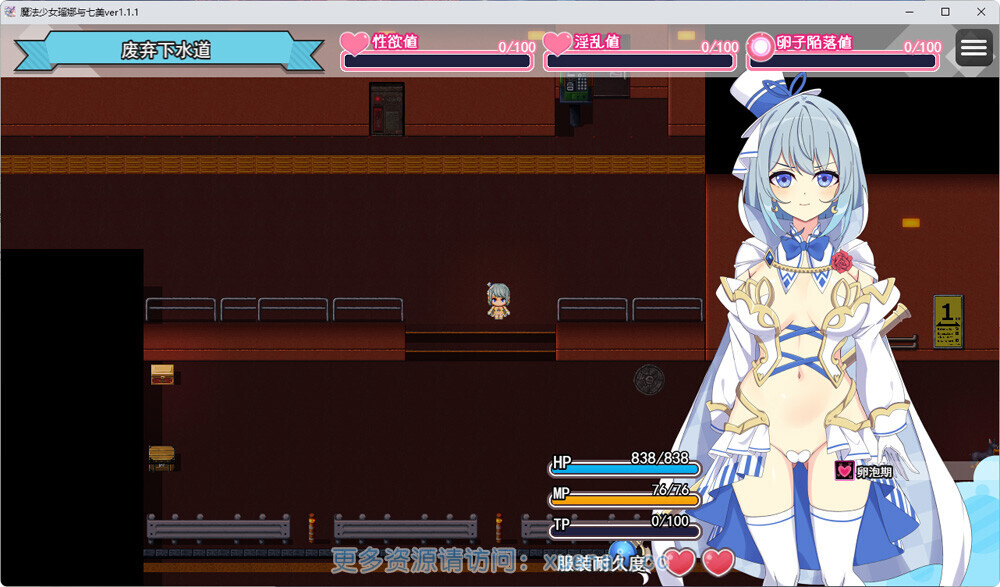Open the hamburger menu button
Viewport: 1000px width, 587px height.
(x=973, y=48)
